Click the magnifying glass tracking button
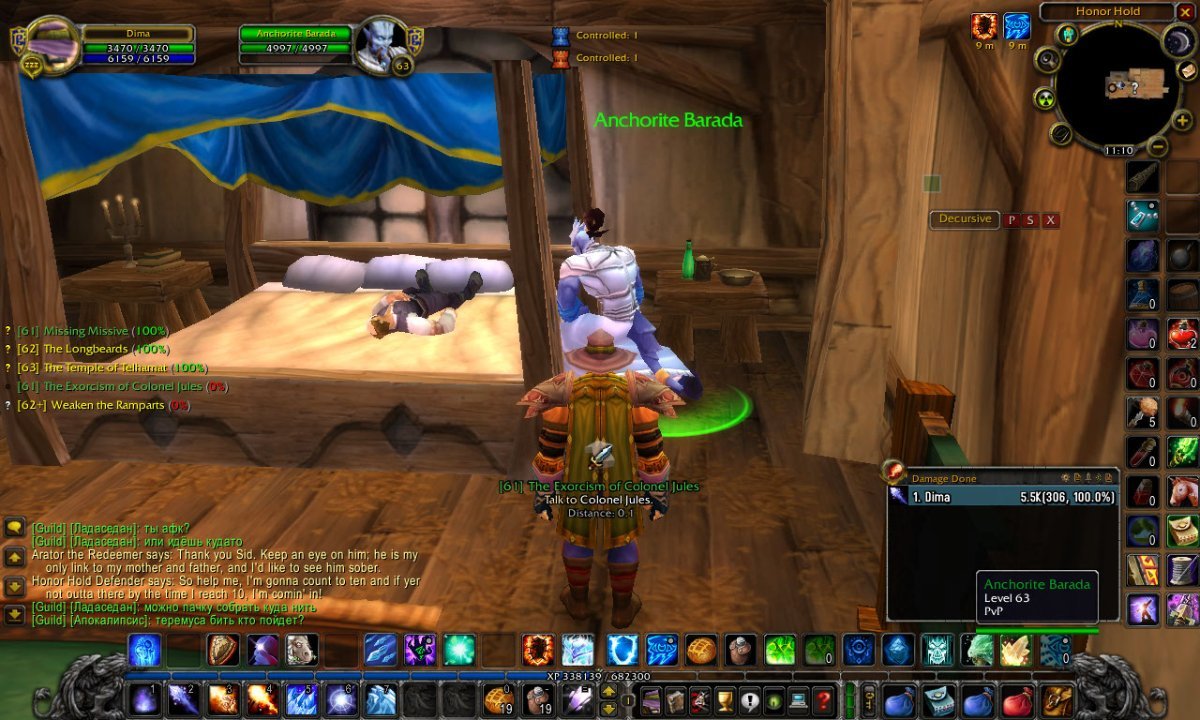 pyautogui.click(x=1047, y=59)
